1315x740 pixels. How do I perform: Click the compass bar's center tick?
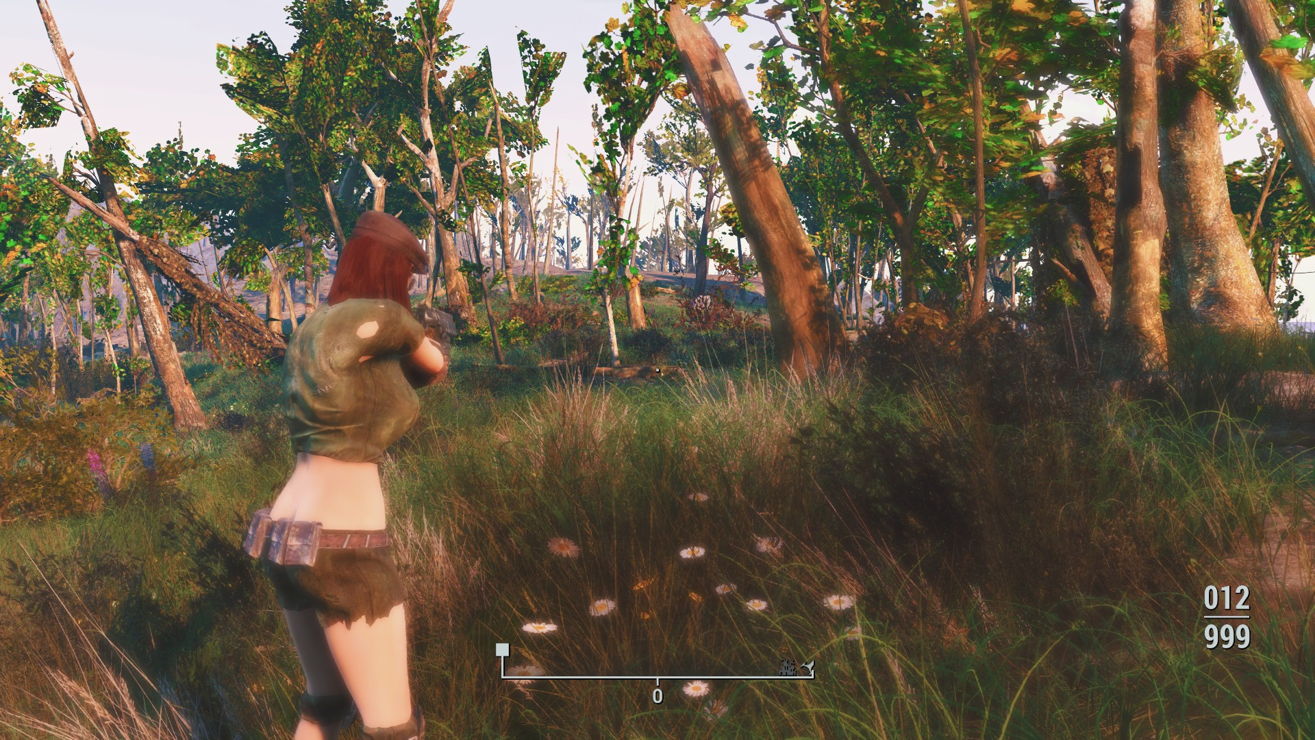[657, 681]
